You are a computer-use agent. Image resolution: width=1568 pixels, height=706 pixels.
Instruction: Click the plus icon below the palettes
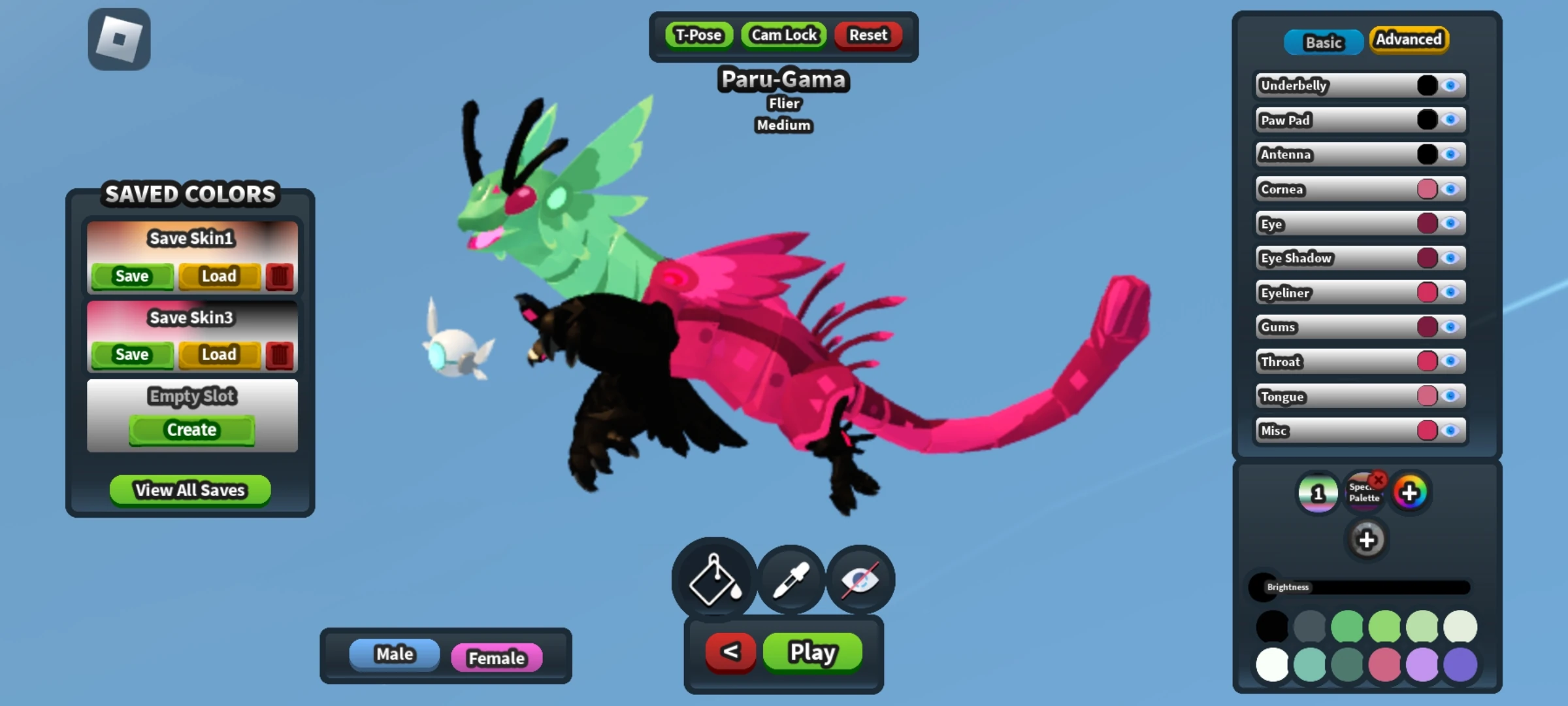point(1367,540)
